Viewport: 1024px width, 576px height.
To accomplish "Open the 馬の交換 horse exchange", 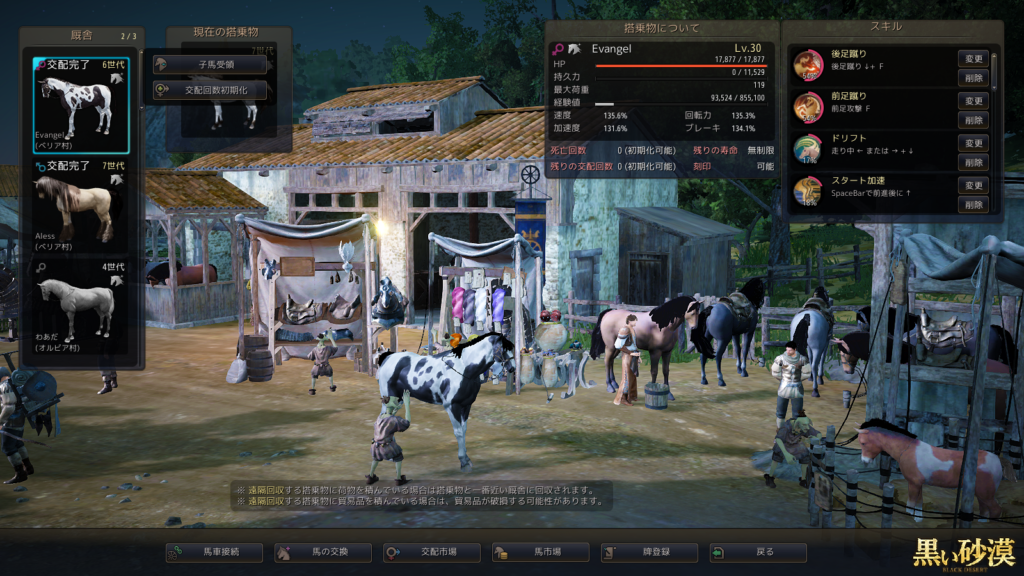I will pos(323,552).
